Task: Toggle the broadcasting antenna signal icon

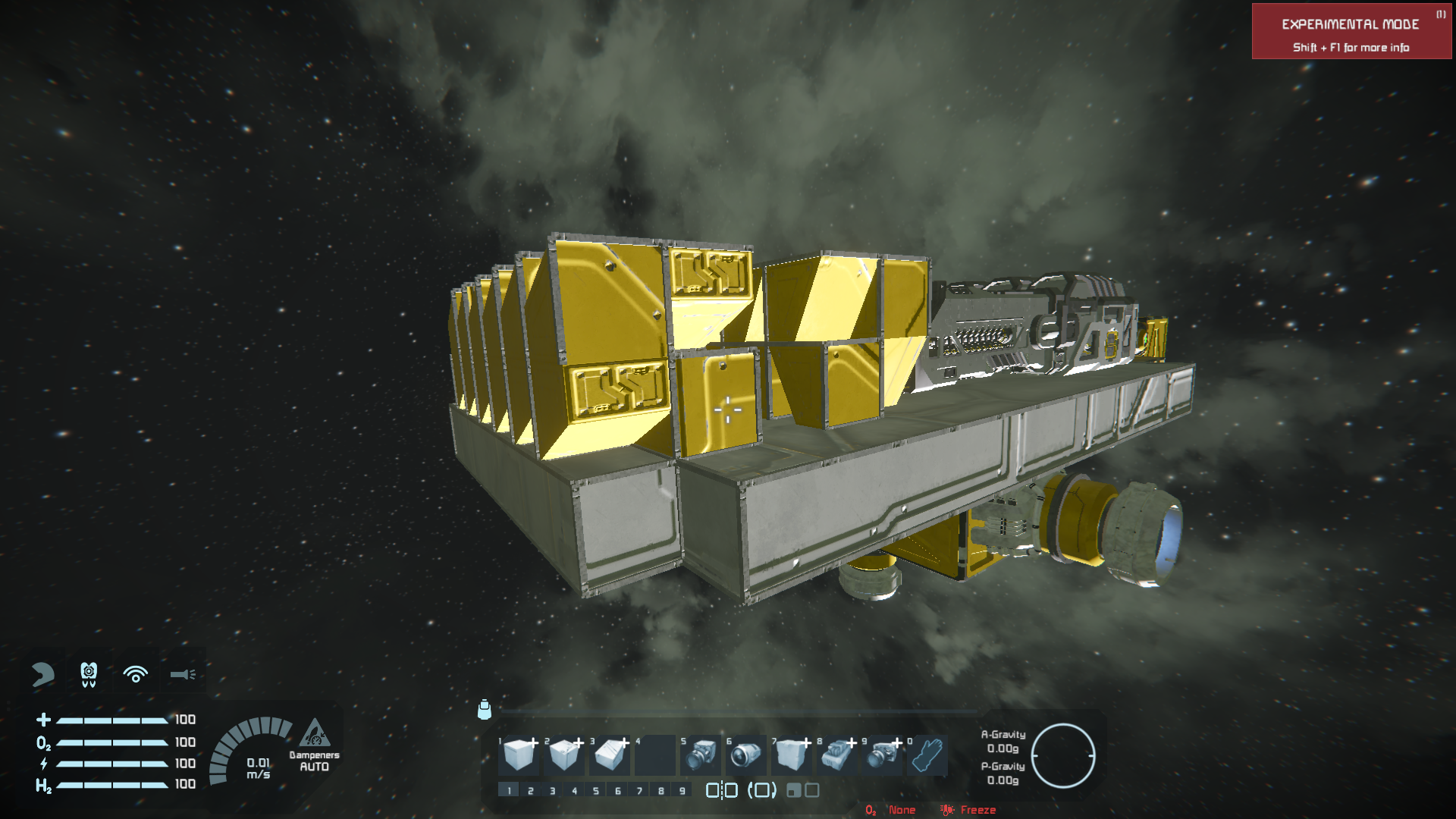Action: 136,674
